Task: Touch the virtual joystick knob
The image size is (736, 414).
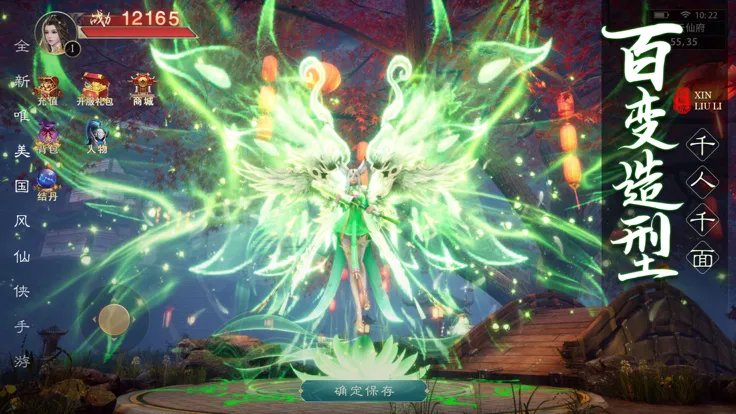Action: pyautogui.click(x=113, y=319)
